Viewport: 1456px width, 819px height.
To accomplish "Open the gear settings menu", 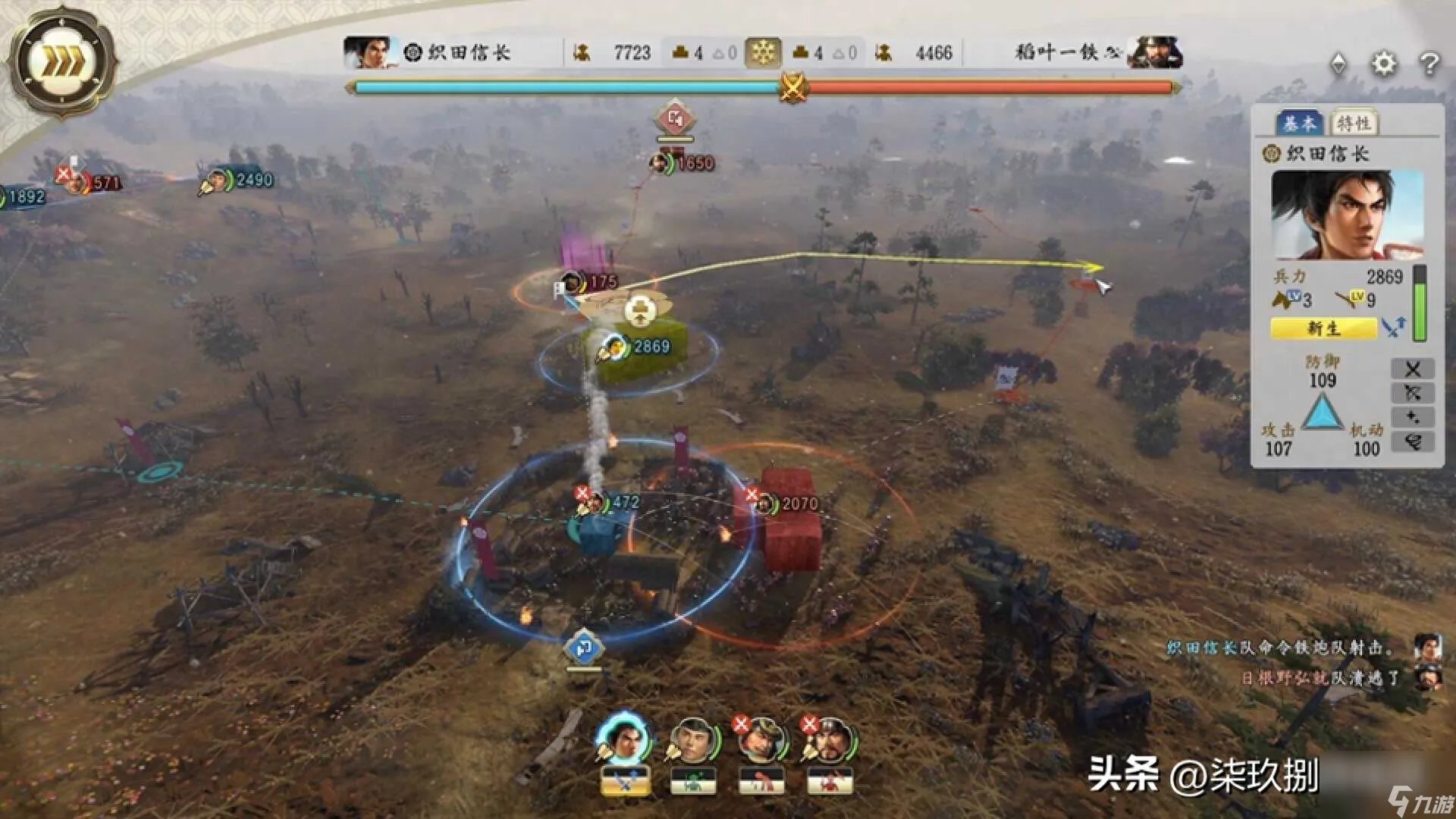I will tap(1383, 64).
